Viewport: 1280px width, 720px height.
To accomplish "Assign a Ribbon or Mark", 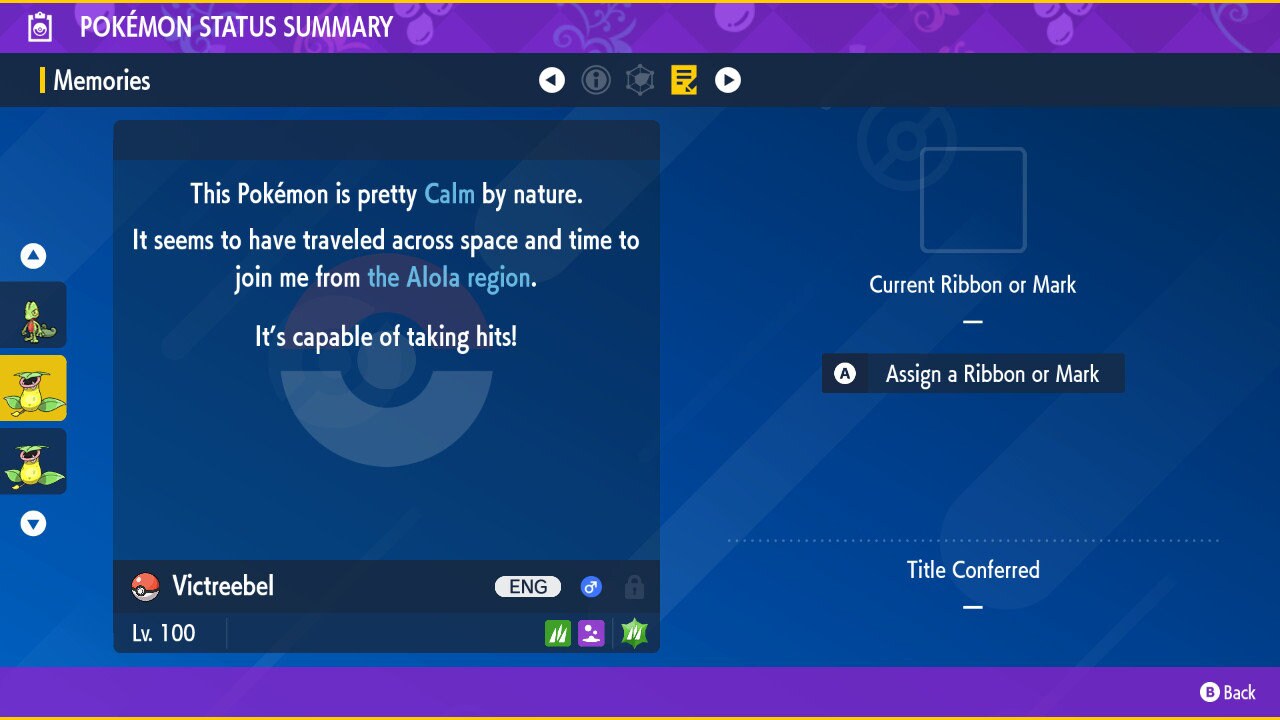I will (972, 374).
